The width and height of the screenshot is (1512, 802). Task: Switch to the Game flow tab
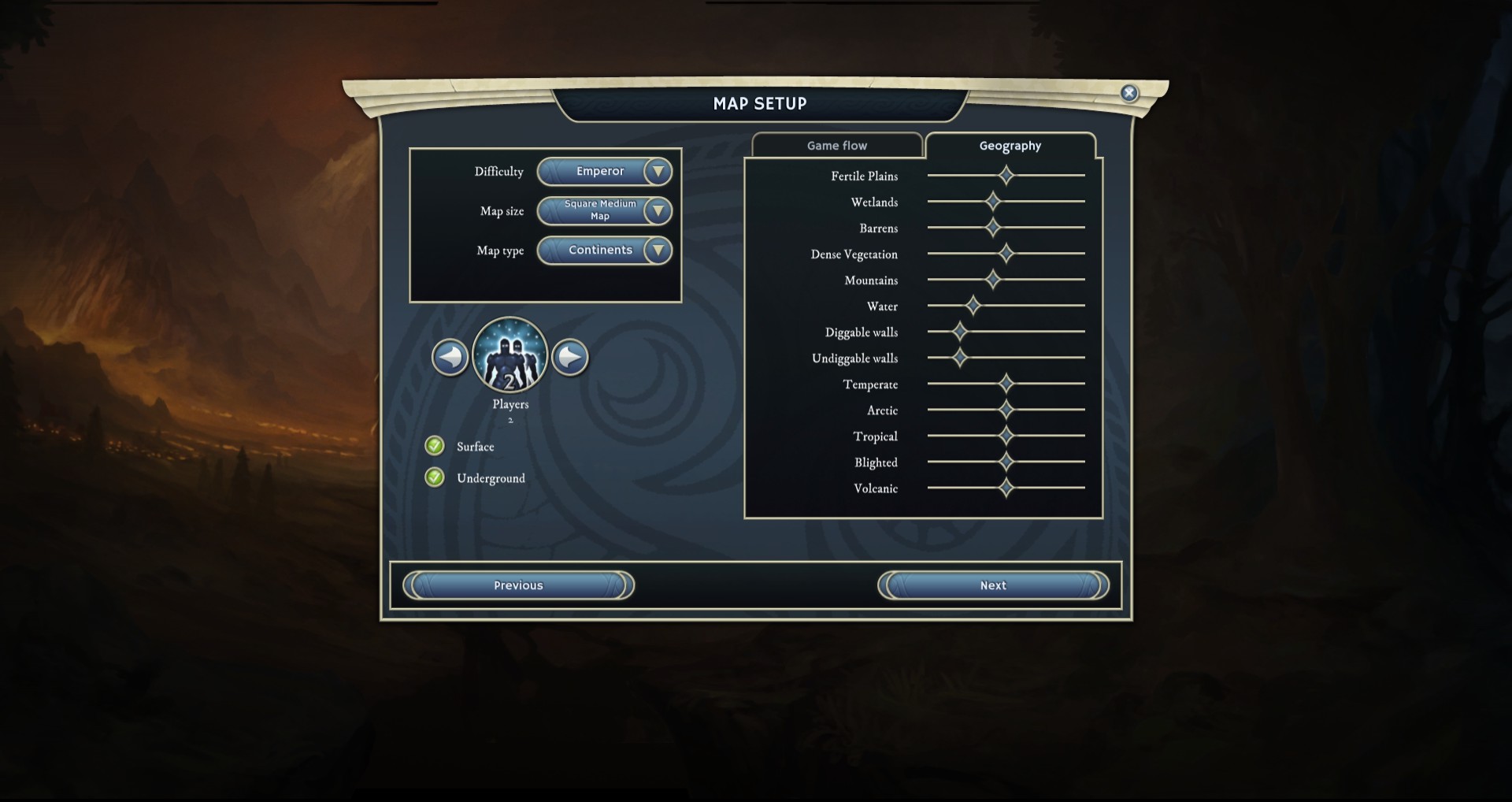pos(836,146)
